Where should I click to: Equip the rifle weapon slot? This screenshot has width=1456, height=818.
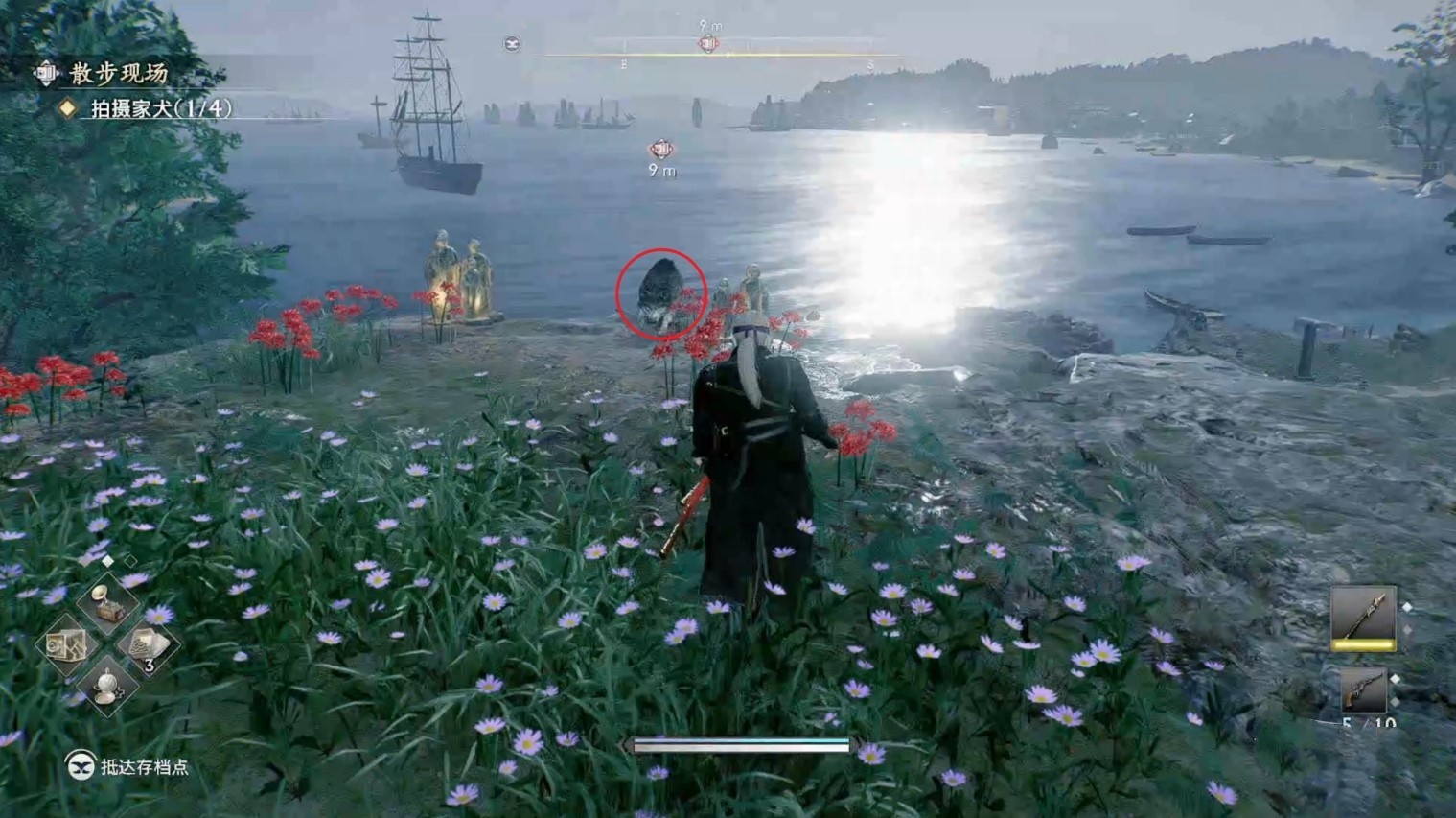(x=1362, y=615)
